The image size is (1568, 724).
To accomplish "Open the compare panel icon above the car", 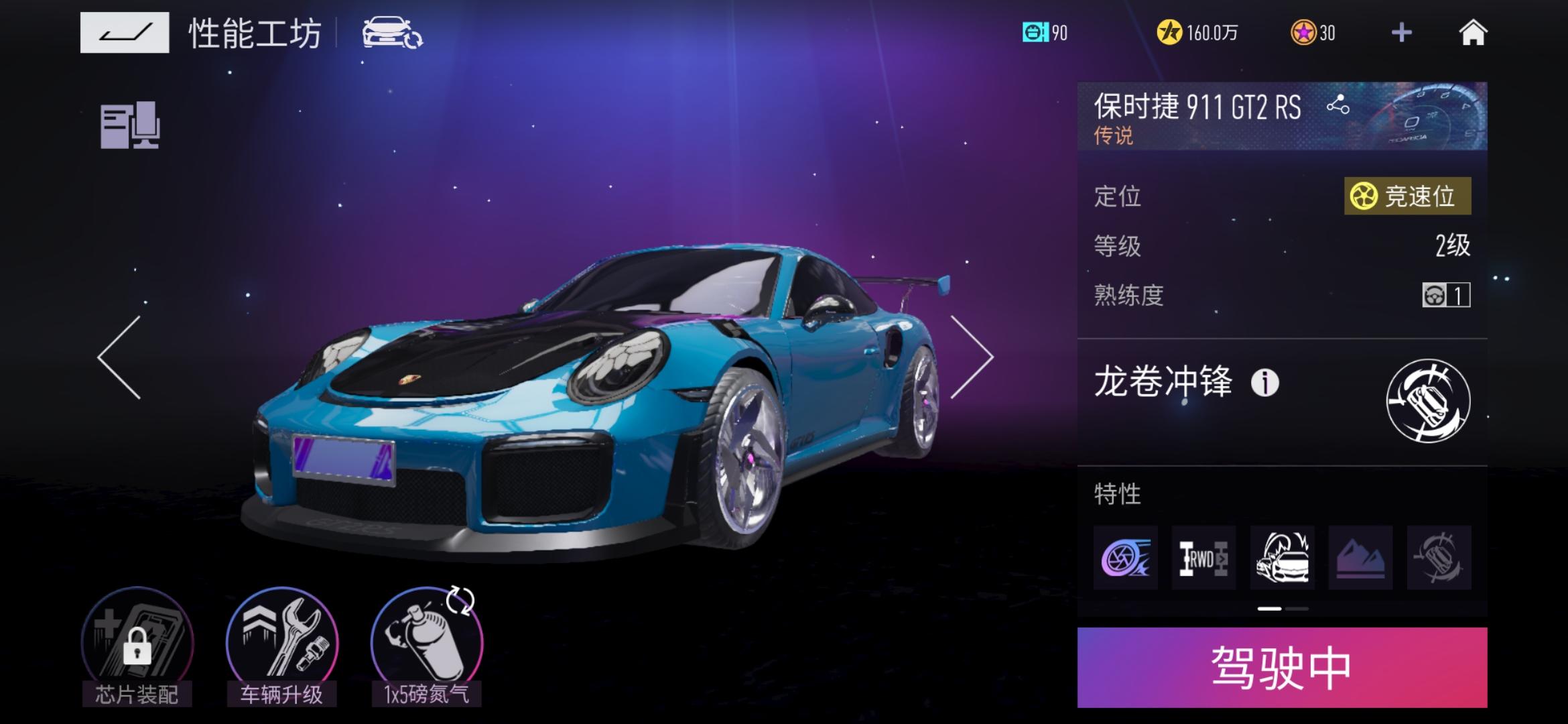I will coord(130,125).
